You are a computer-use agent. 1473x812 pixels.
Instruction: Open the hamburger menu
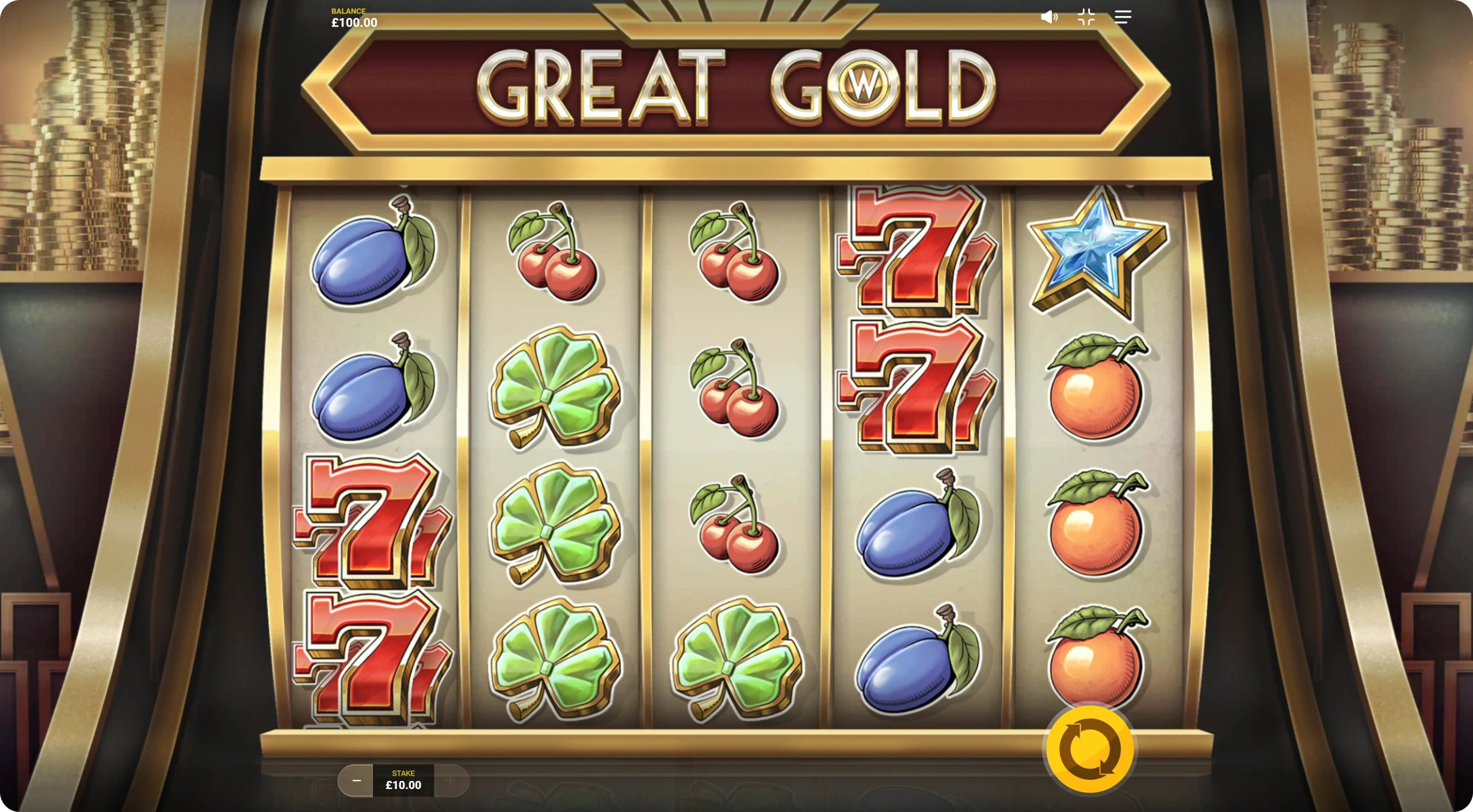1123,17
